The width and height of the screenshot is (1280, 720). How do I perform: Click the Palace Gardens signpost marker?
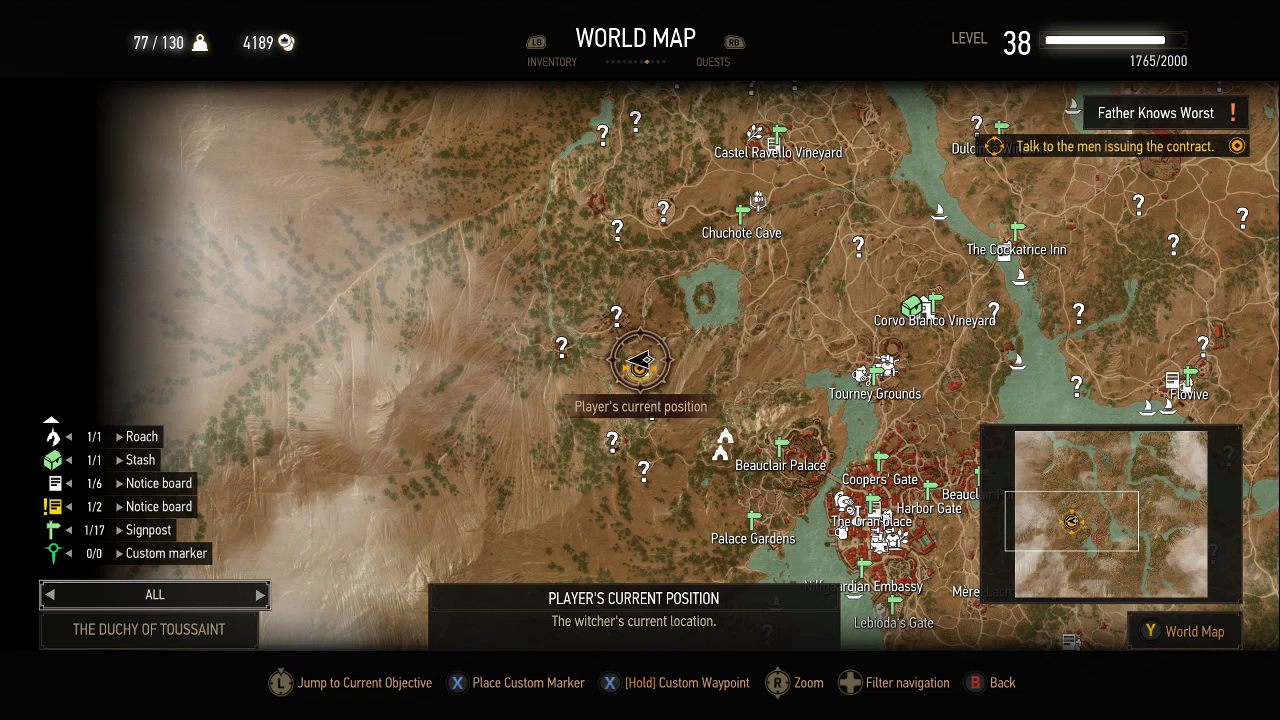click(753, 520)
